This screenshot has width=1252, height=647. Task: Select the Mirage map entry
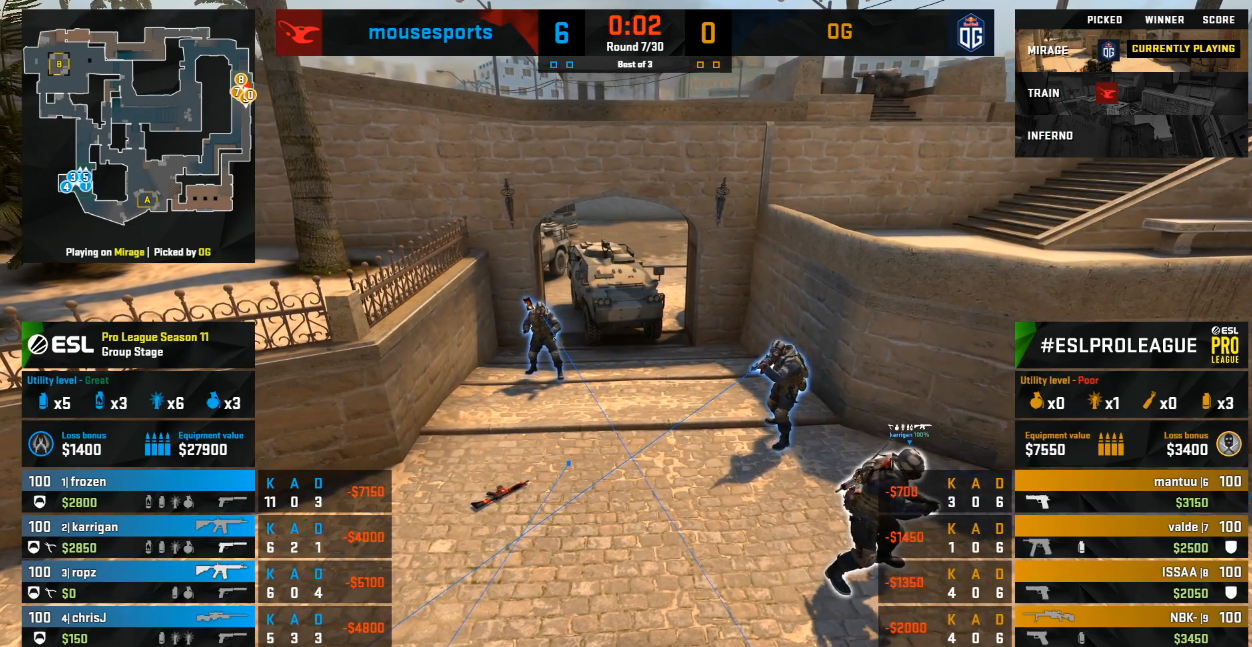(x=1048, y=50)
